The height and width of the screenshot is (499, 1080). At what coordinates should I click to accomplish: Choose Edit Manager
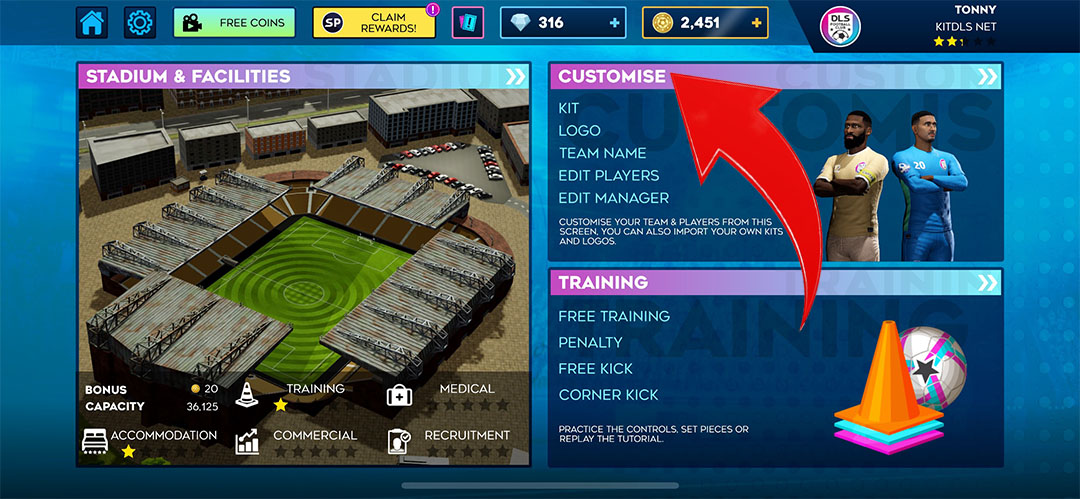613,198
